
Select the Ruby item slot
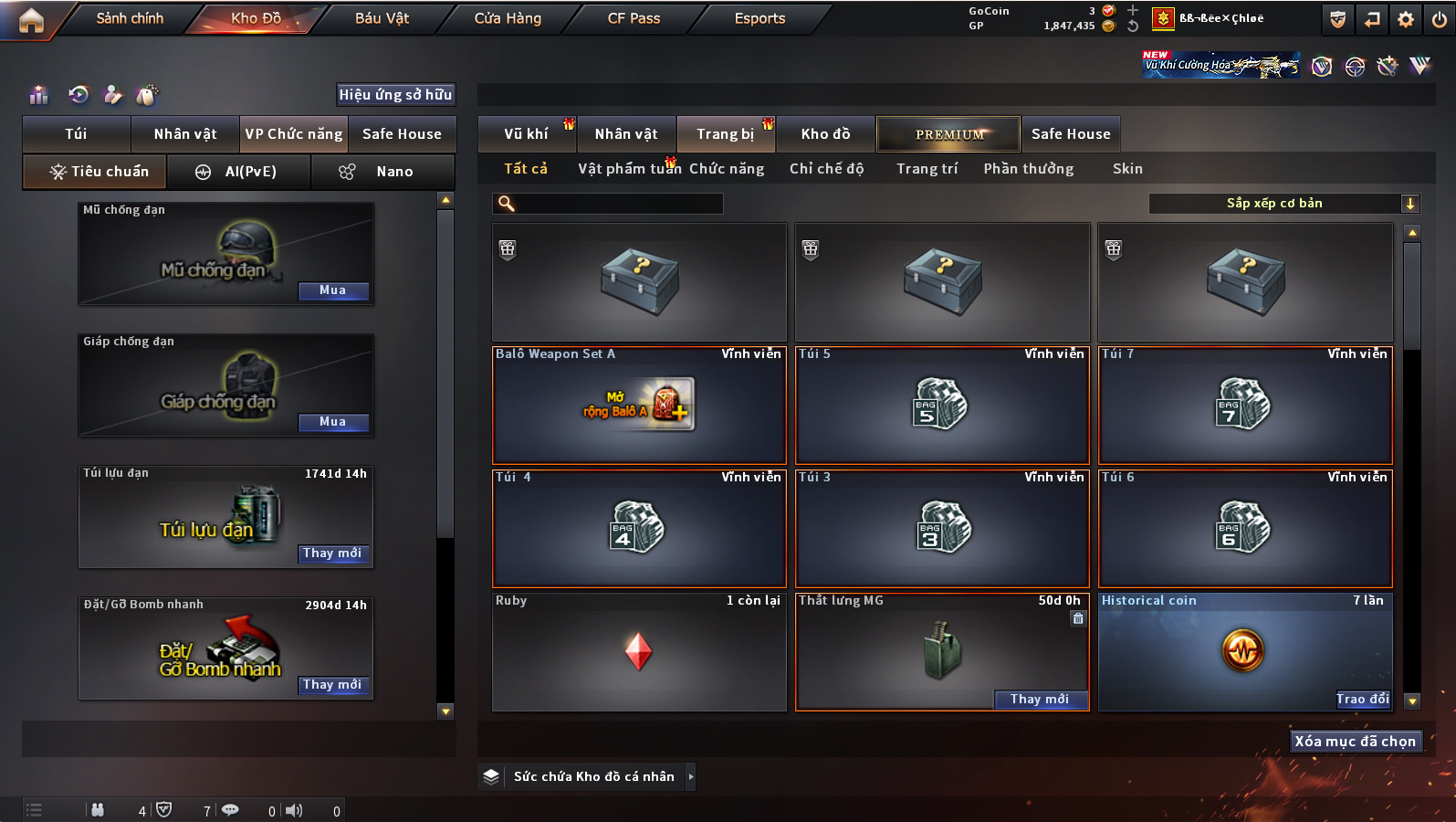point(639,652)
